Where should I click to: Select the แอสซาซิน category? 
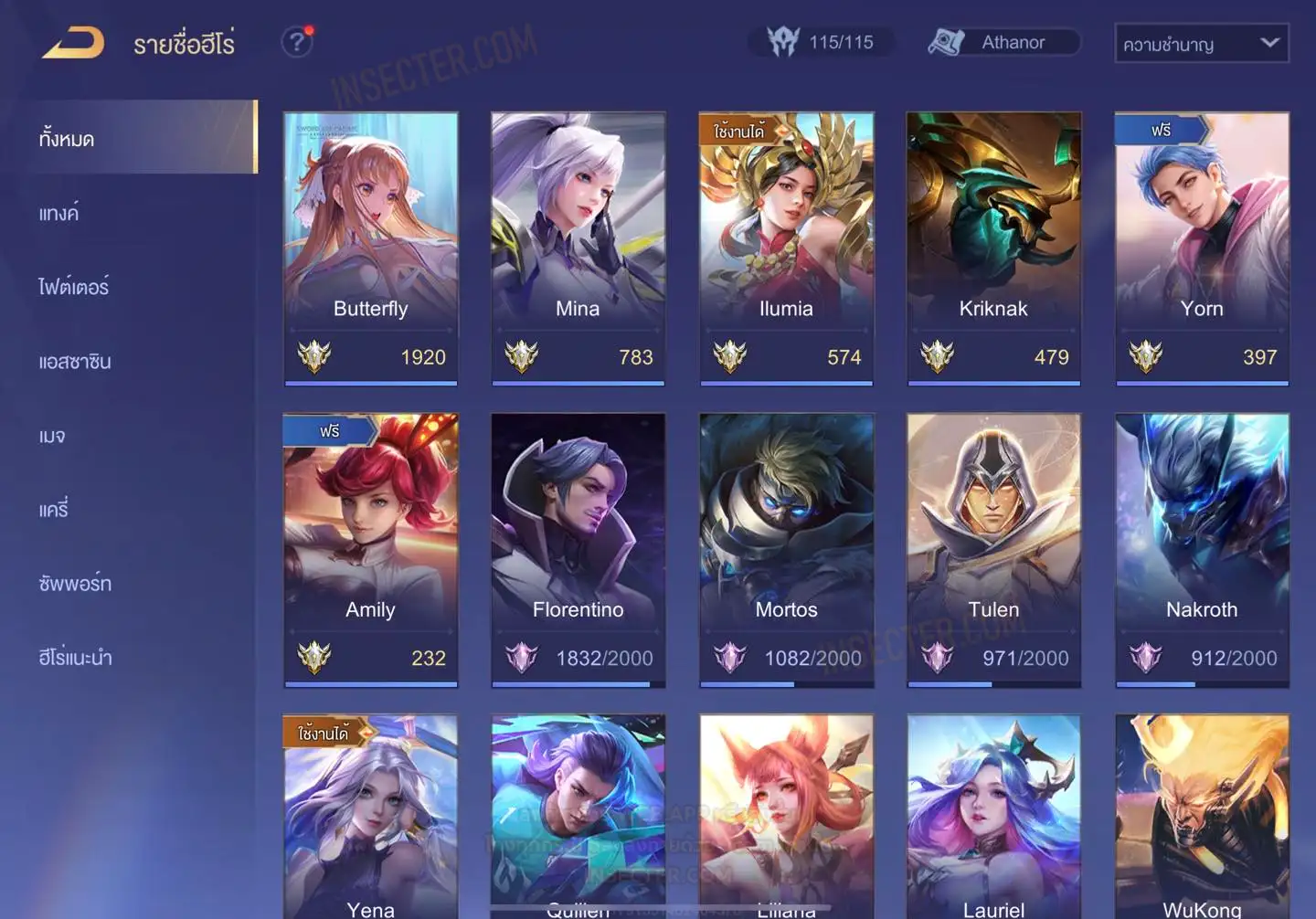pos(75,362)
